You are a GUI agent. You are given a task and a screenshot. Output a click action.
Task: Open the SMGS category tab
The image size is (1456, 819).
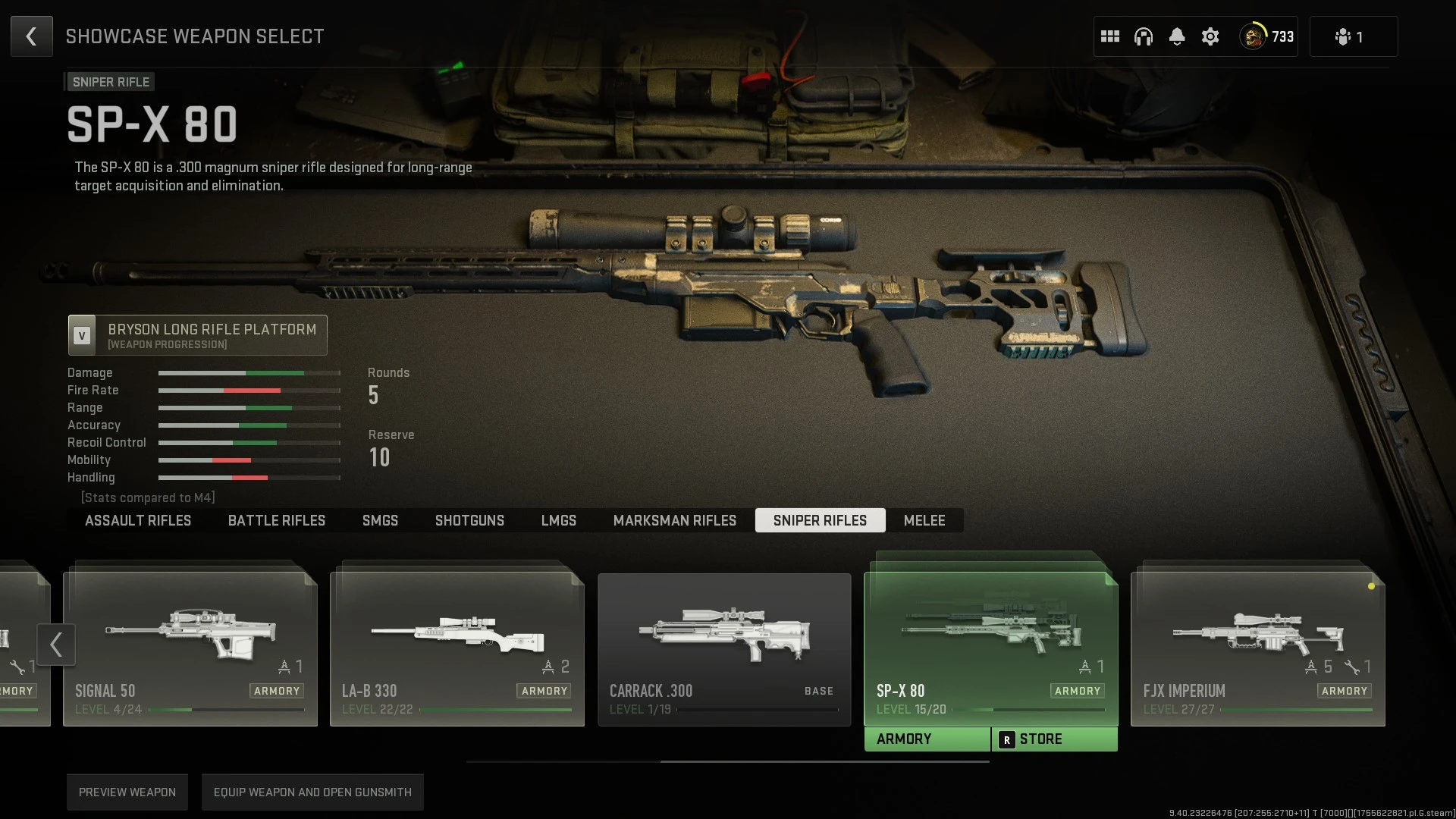click(380, 520)
